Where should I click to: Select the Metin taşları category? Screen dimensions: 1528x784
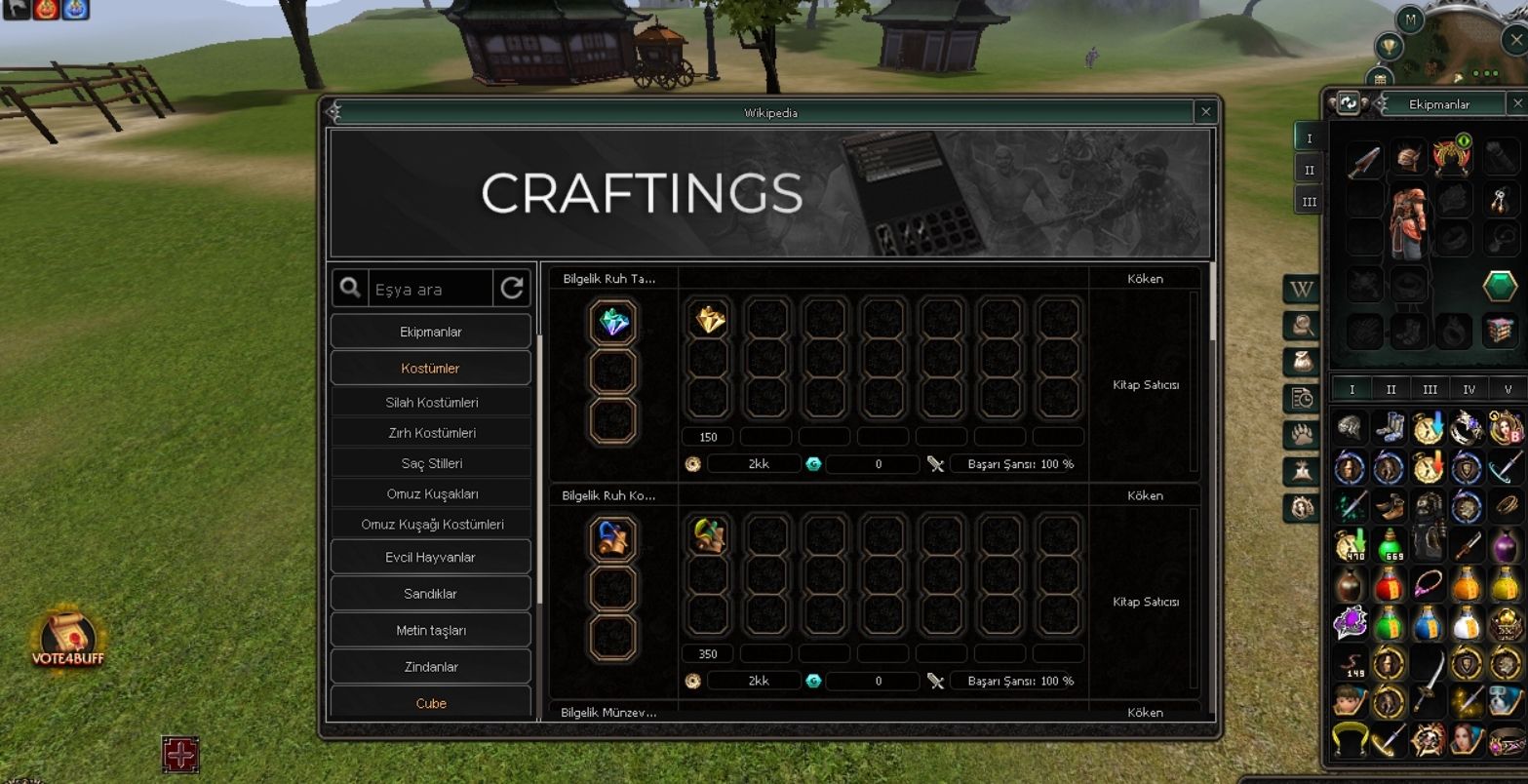click(x=431, y=631)
